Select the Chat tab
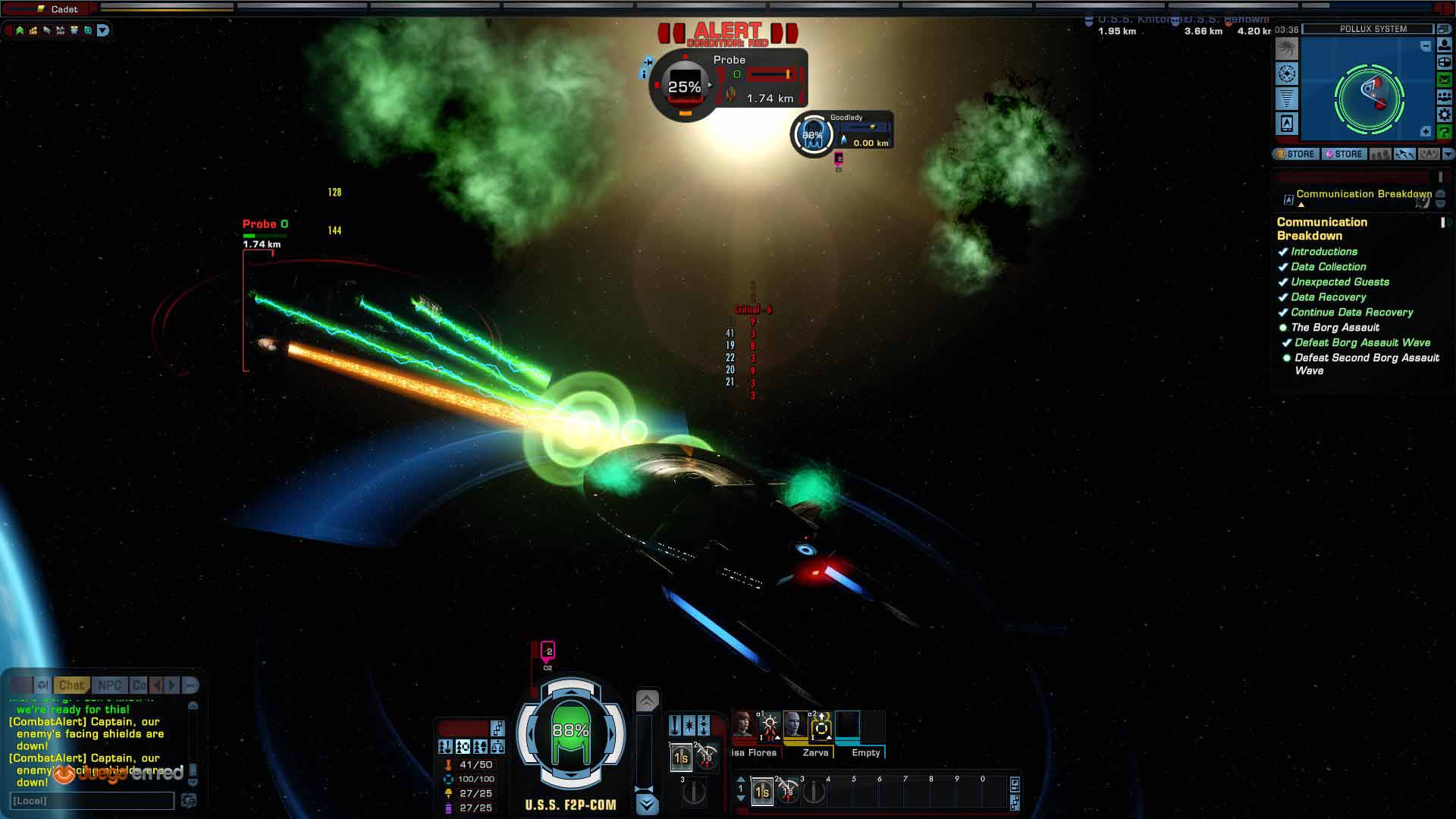Screen dimensions: 1456x819 71,685
